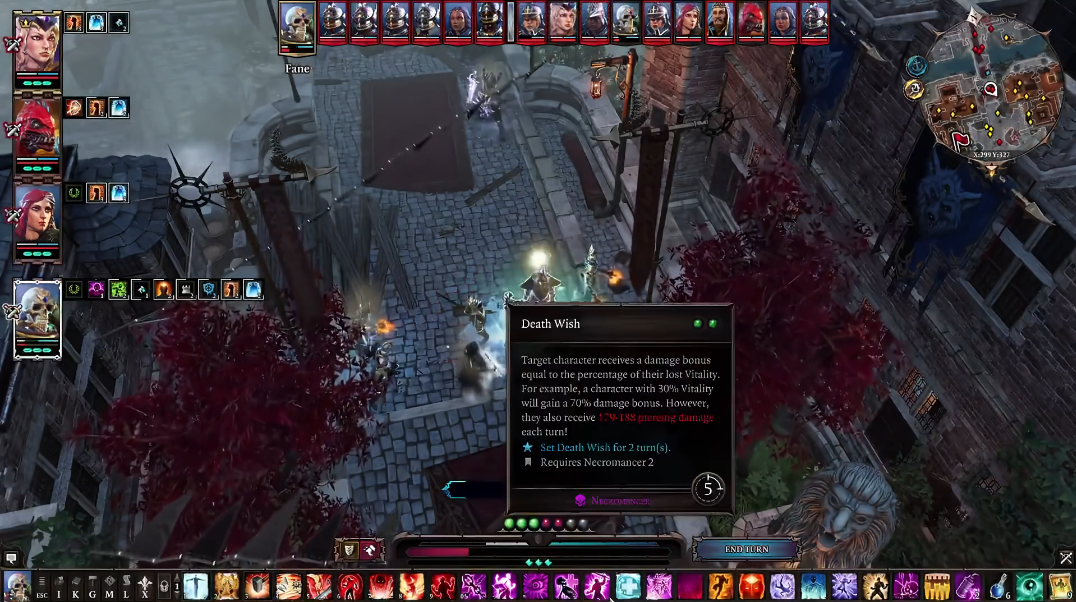Open the chat speech bubble icon
The width and height of the screenshot is (1076, 602).
pyautogui.click(x=11, y=558)
